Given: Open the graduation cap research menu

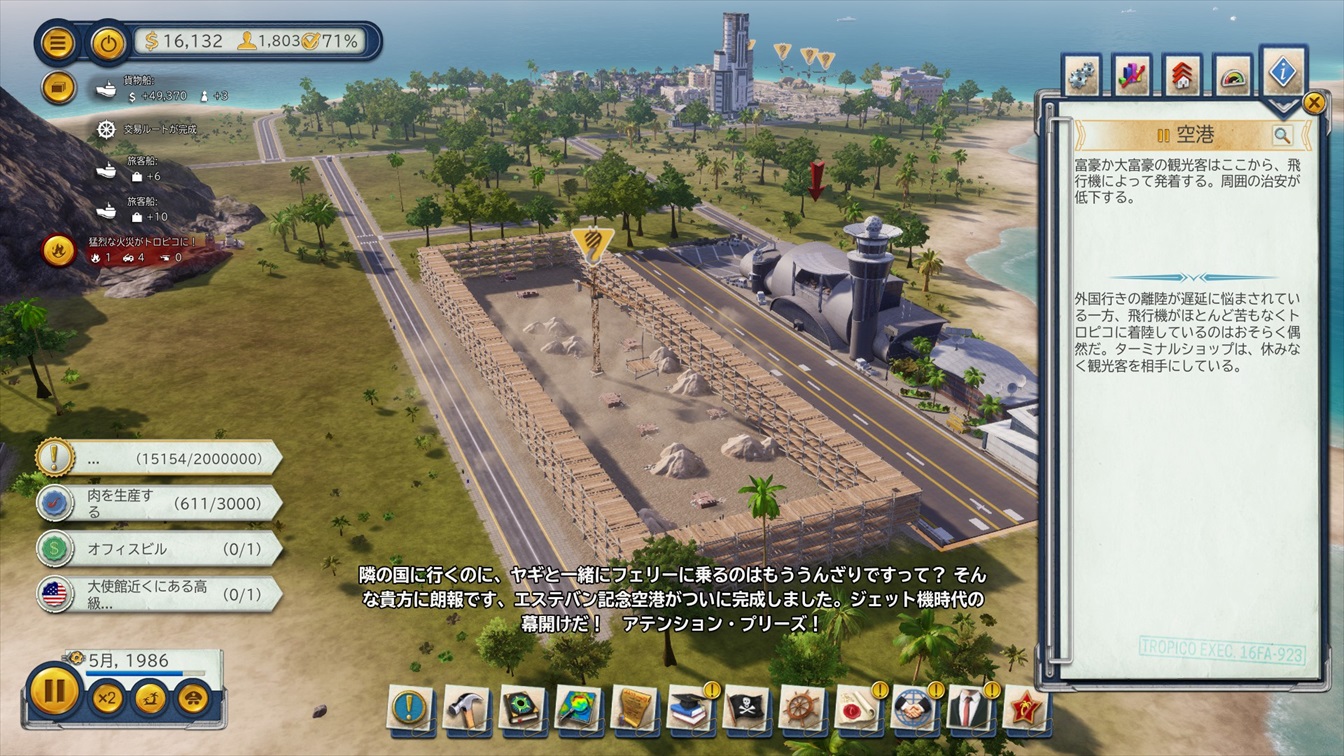Looking at the screenshot, I should 690,706.
